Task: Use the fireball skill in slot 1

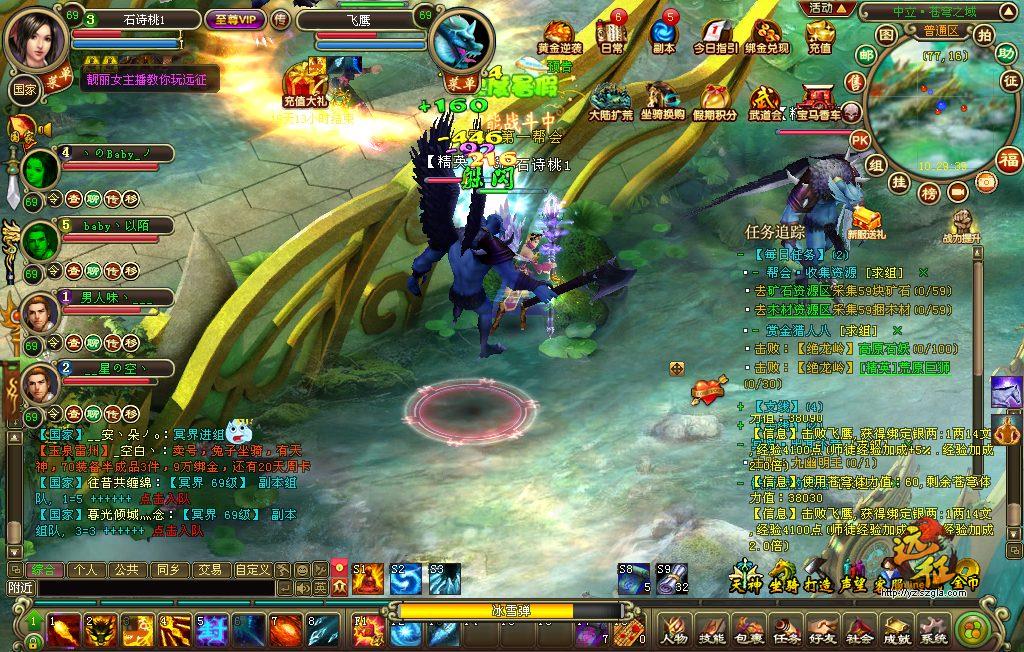Action: (63, 630)
